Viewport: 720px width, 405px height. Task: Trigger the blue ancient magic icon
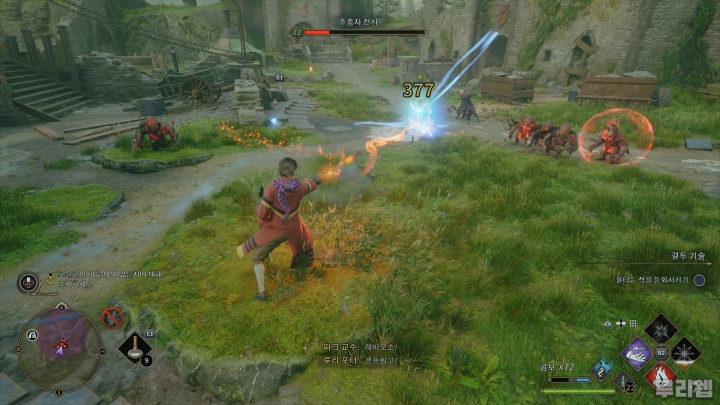pyautogui.click(x=602, y=369)
